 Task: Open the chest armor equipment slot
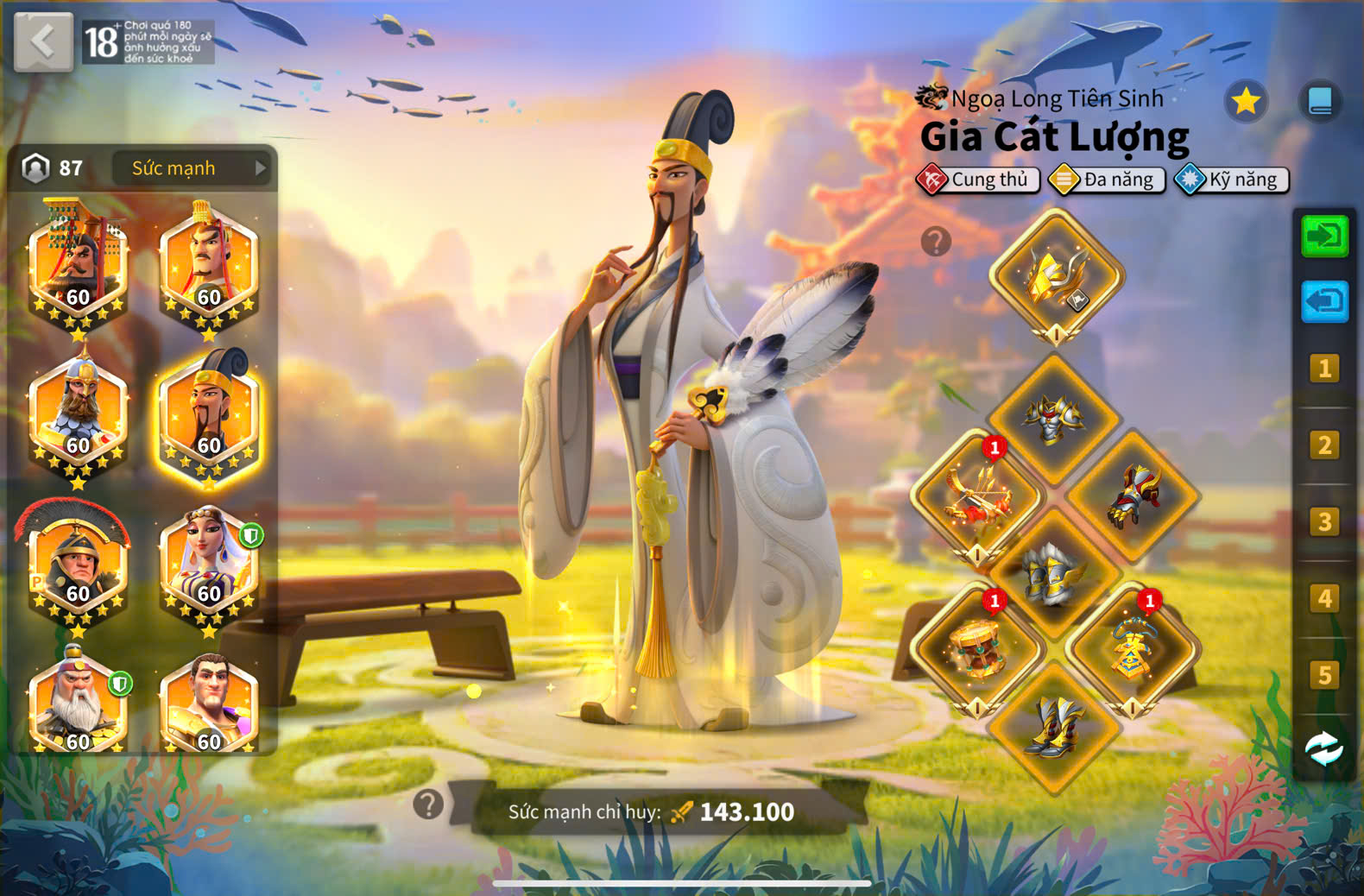1053,420
